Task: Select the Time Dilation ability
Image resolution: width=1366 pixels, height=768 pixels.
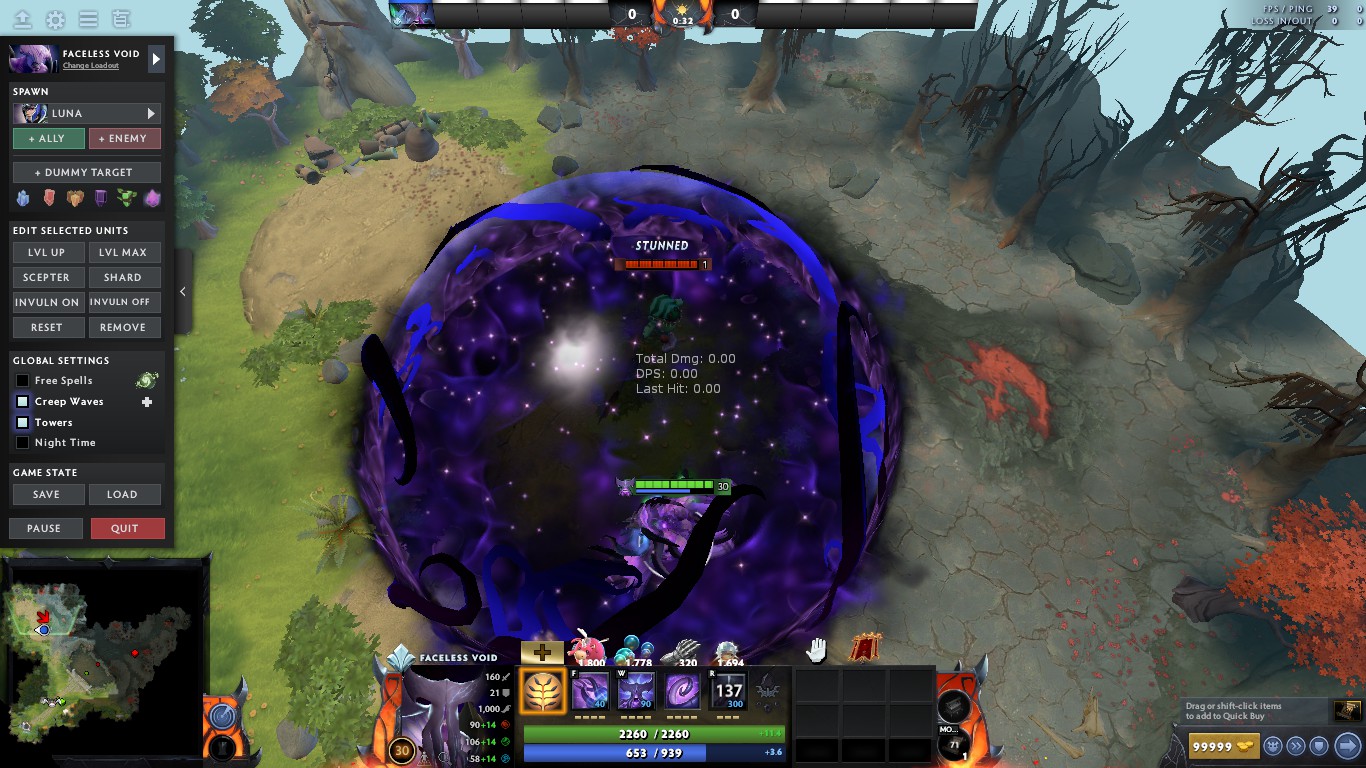Action: pyautogui.click(x=635, y=690)
